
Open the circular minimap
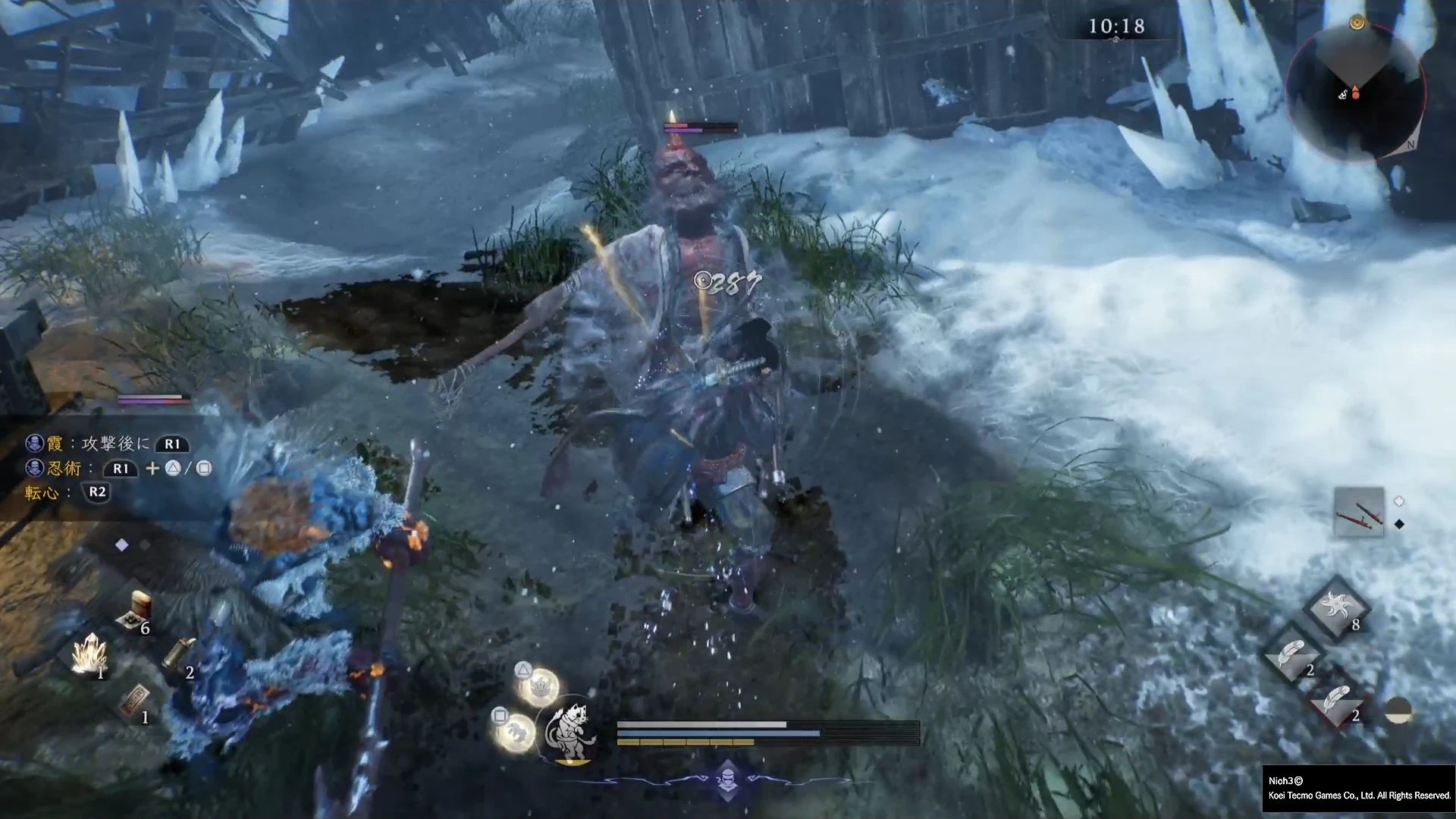pyautogui.click(x=1355, y=92)
